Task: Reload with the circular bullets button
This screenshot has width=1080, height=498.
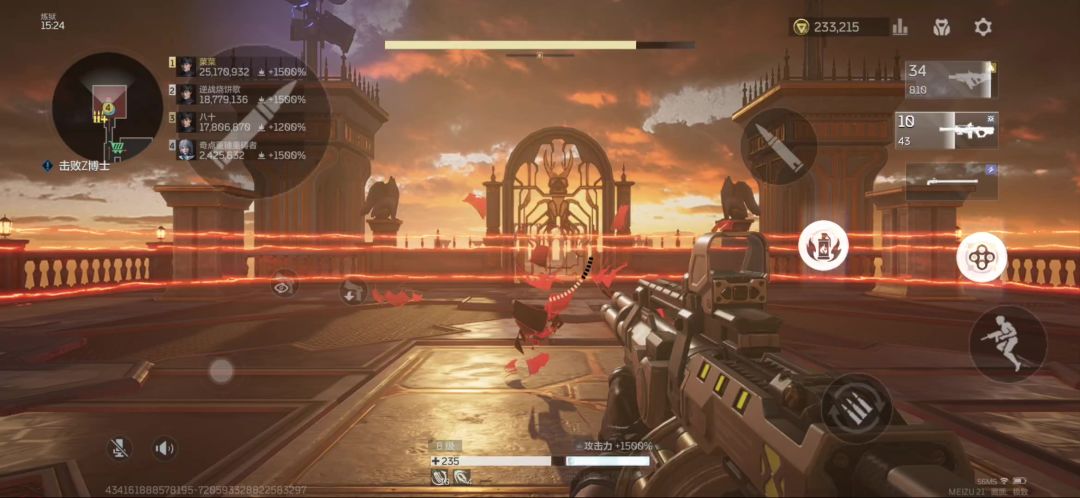Action: pos(856,407)
